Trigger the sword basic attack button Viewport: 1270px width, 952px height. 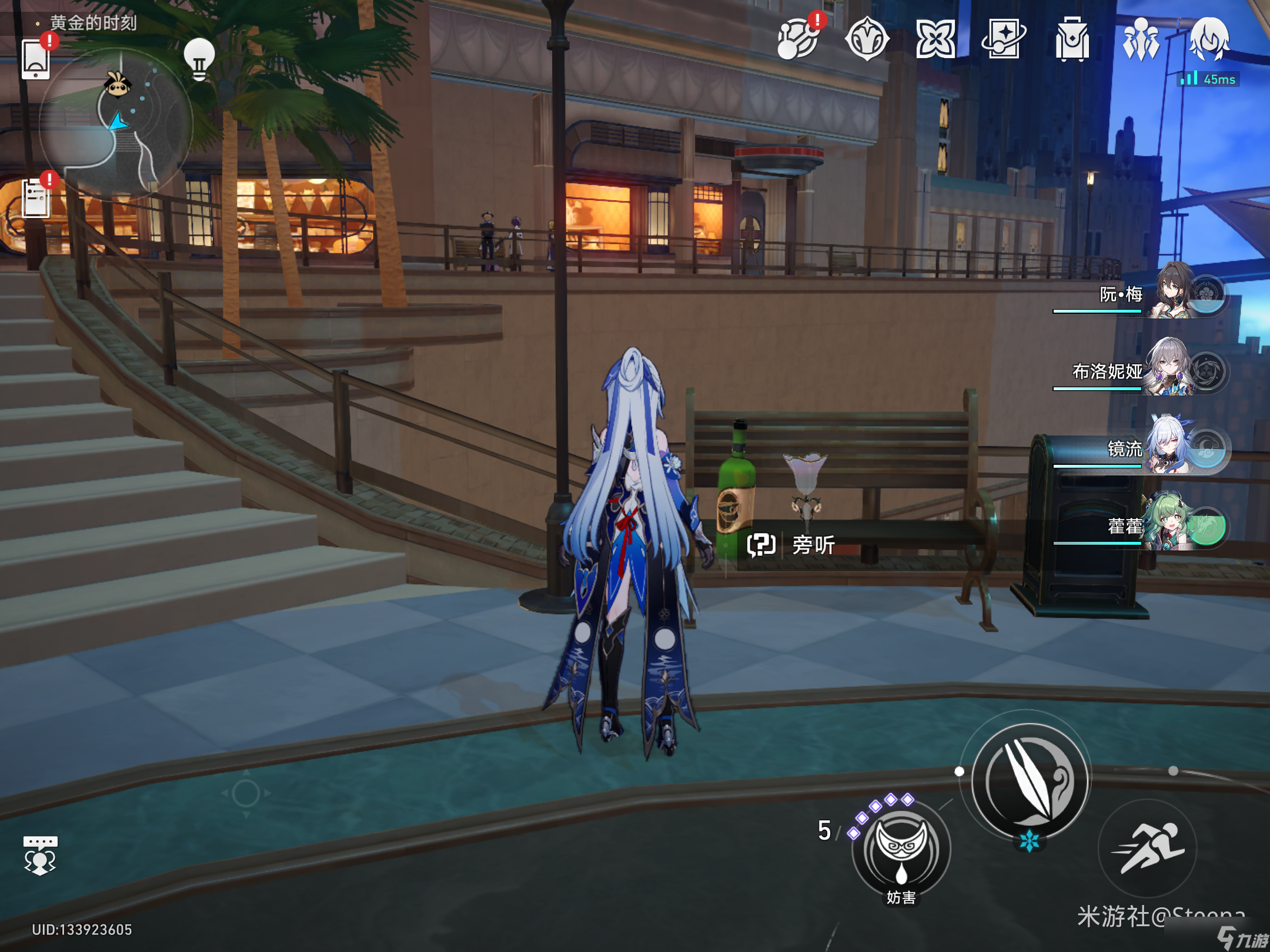[x=1030, y=781]
